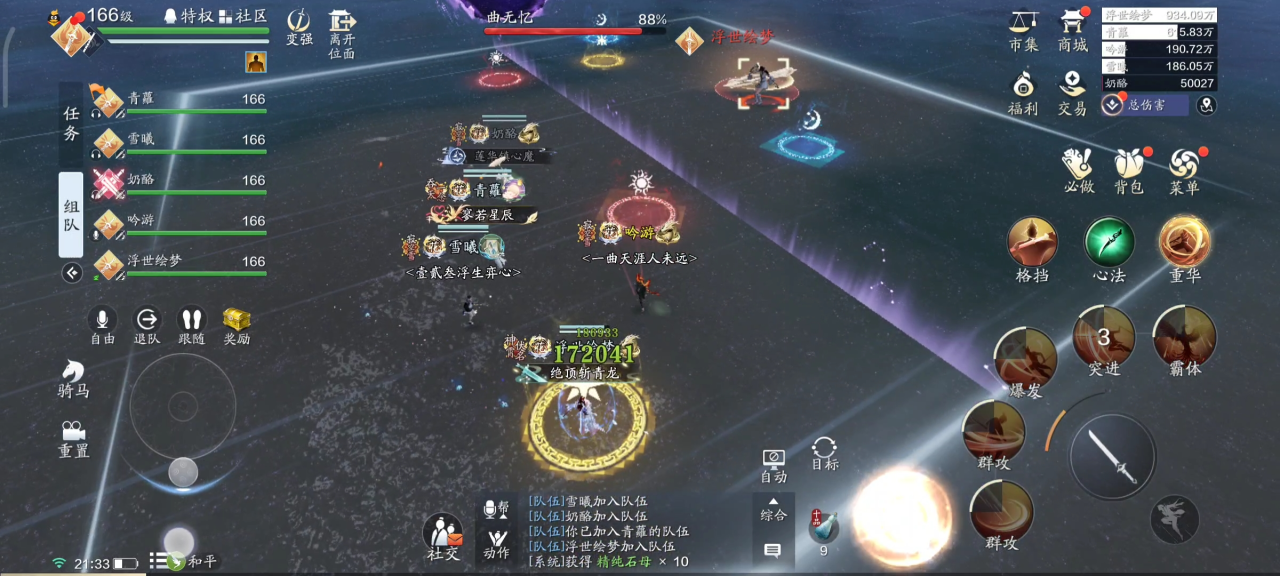Open the 社交 social panel
The height and width of the screenshot is (576, 1280).
coord(443,537)
